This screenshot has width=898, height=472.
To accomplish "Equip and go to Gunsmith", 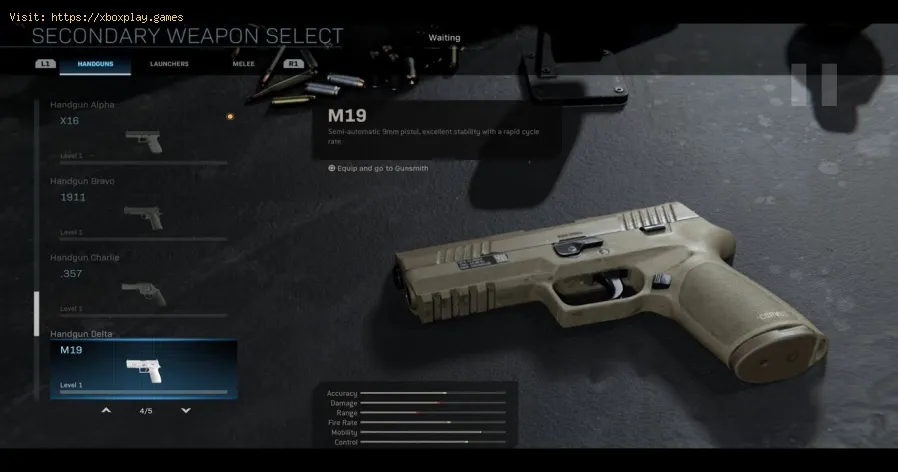I will coord(378,168).
